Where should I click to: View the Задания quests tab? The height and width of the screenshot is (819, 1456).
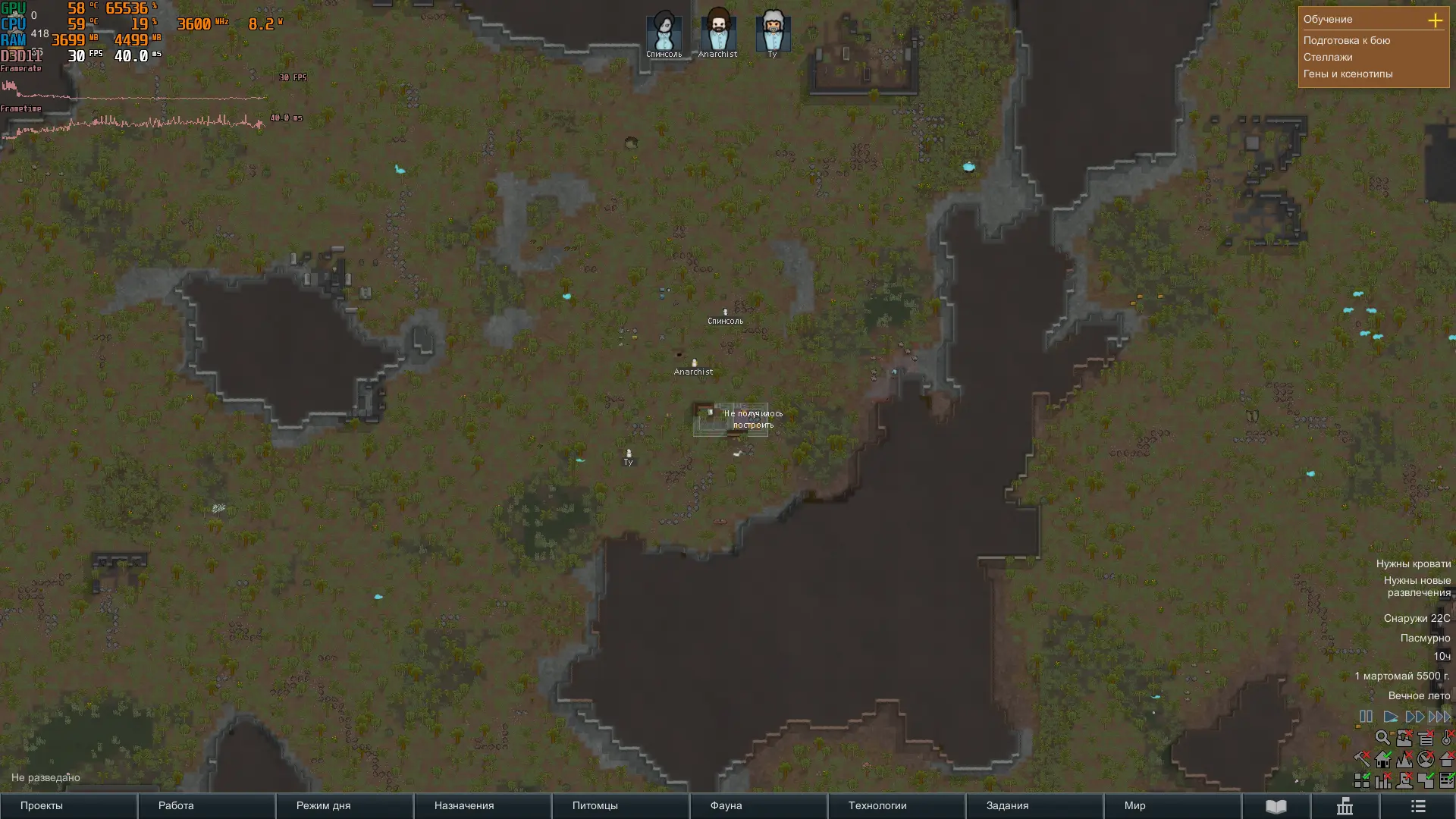(x=1007, y=805)
